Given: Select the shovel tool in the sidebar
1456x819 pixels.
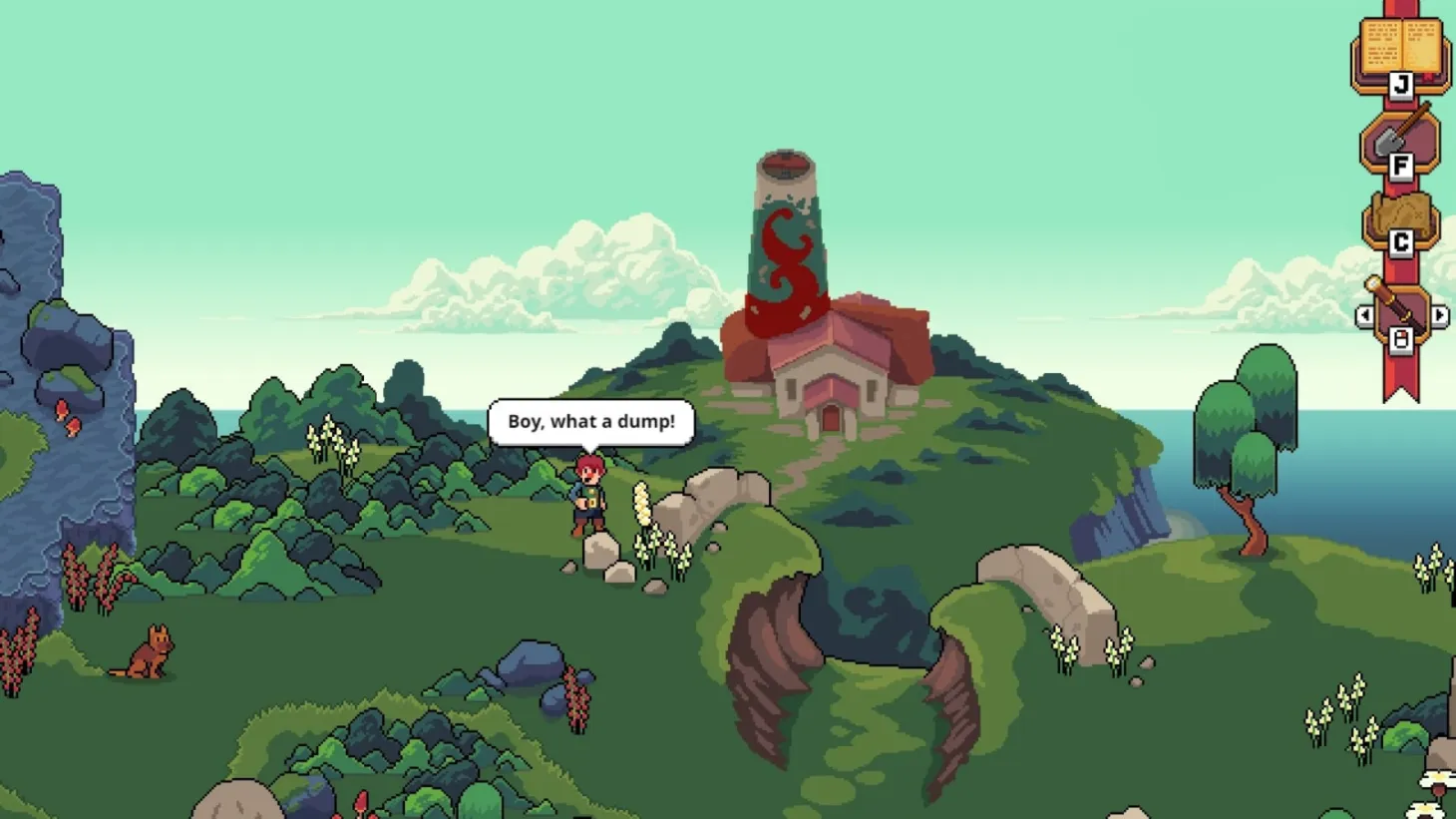Looking at the screenshot, I should pyautogui.click(x=1392, y=138).
